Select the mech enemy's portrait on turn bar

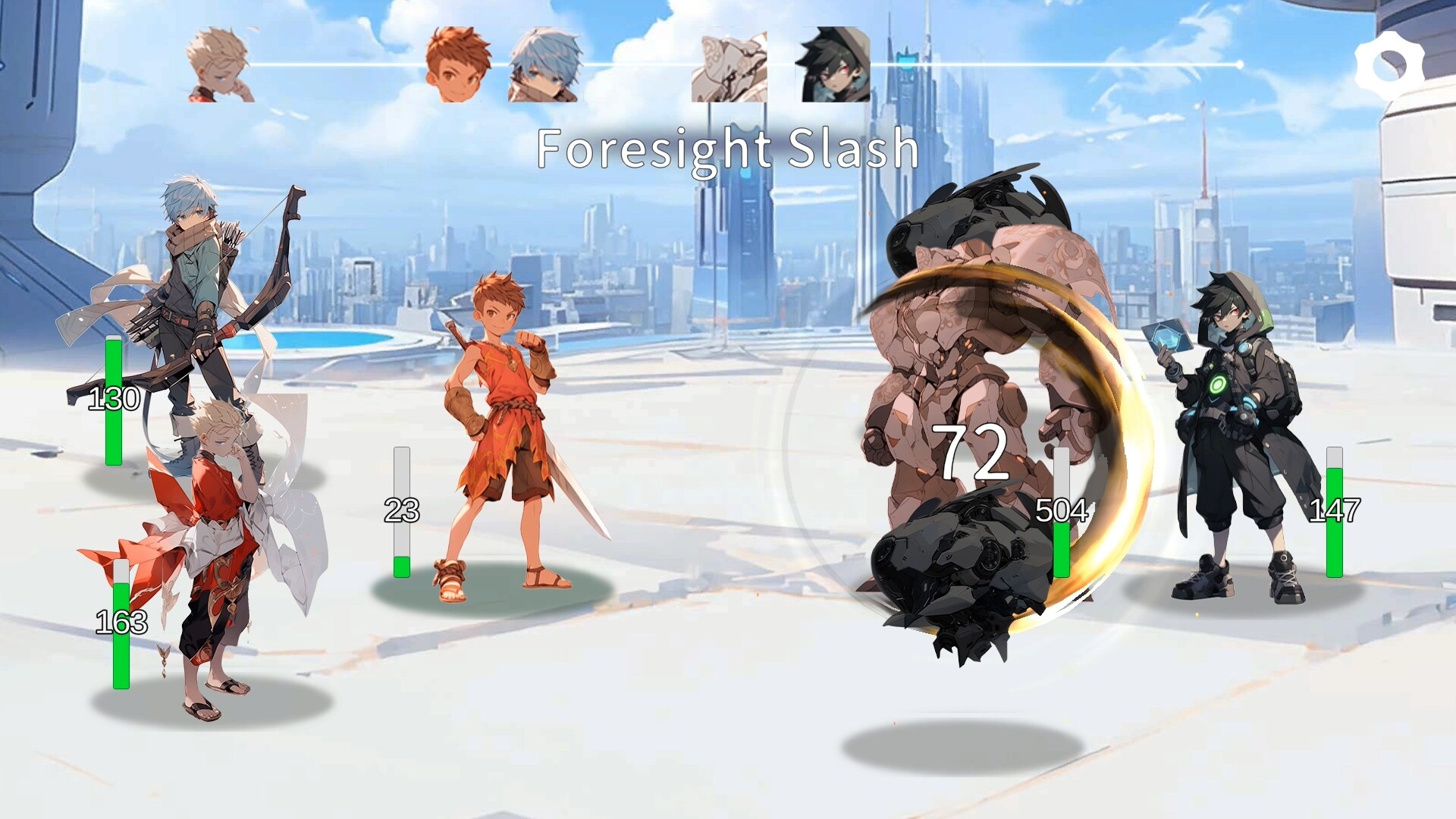730,64
